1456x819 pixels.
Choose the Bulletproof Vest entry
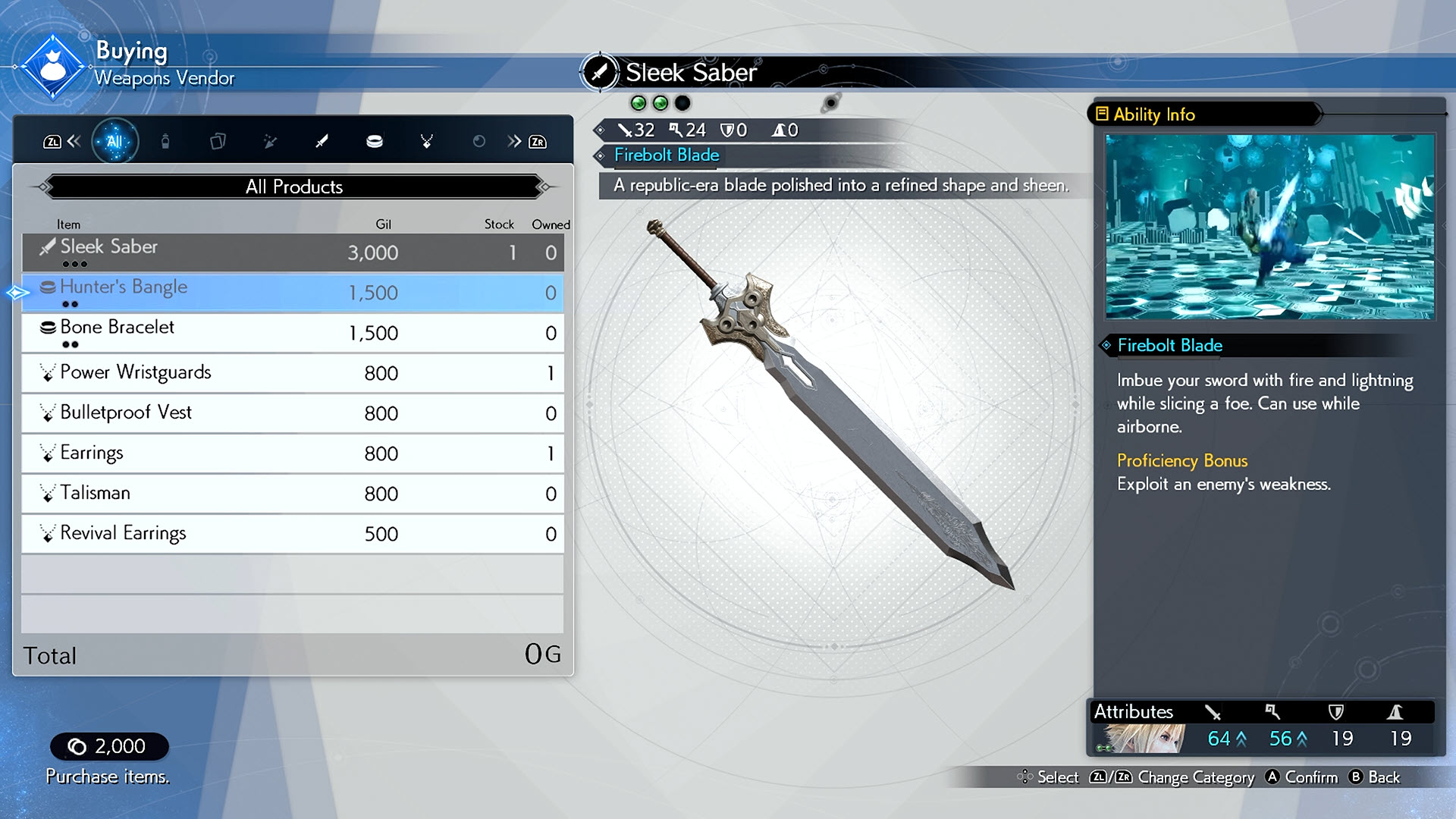click(x=293, y=413)
